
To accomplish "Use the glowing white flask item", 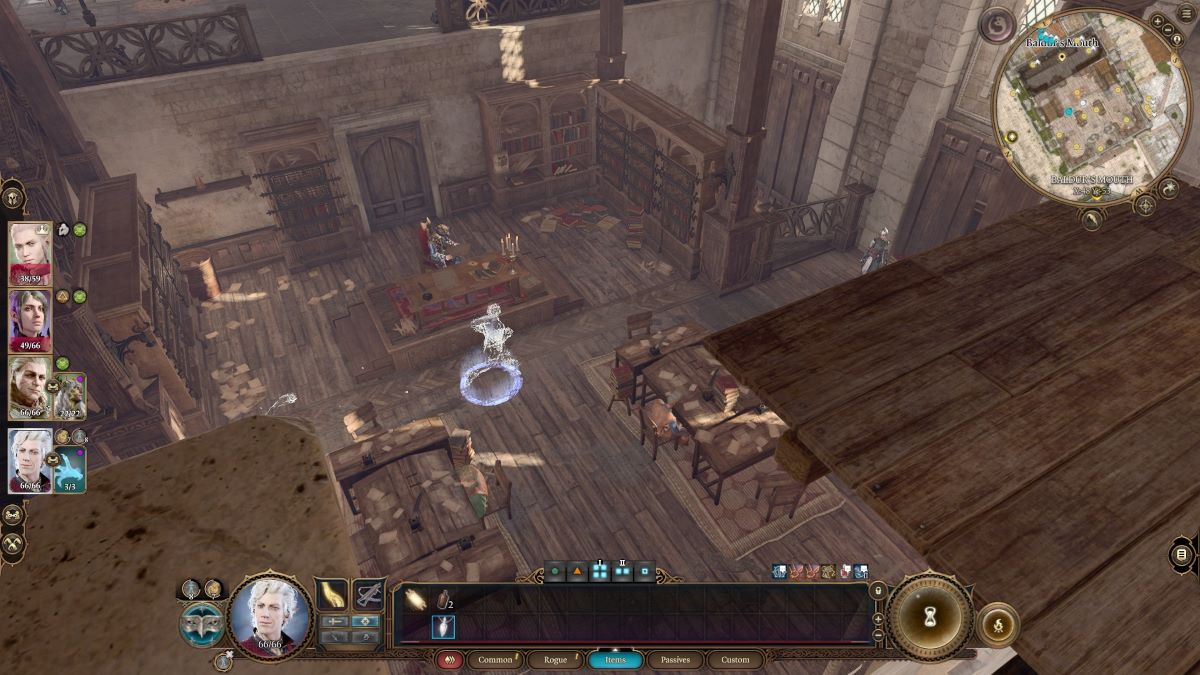I will click(443, 627).
